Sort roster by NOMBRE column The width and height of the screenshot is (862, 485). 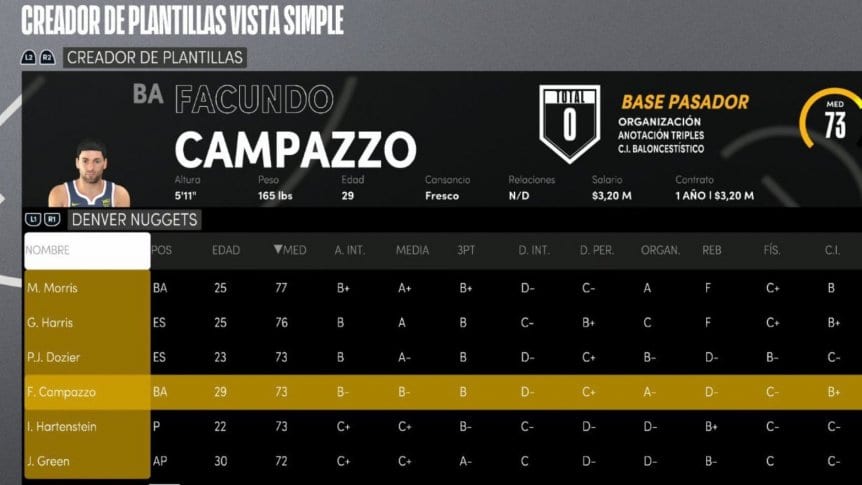(87, 250)
